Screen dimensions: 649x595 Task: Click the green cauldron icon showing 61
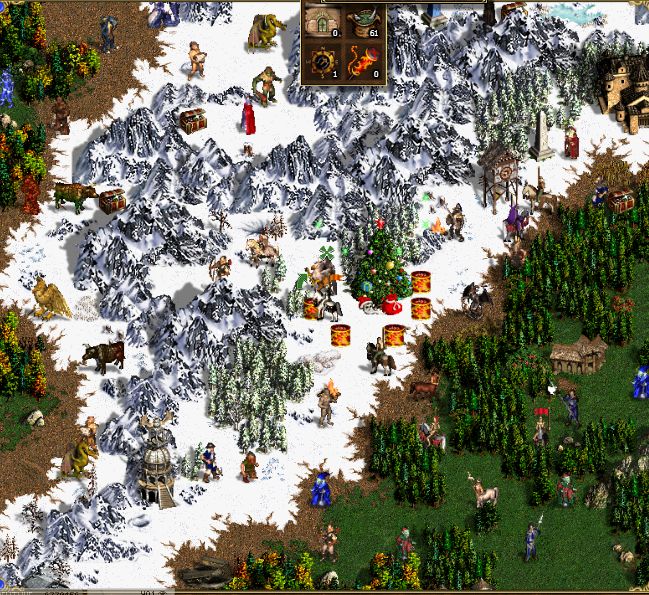pos(363,23)
